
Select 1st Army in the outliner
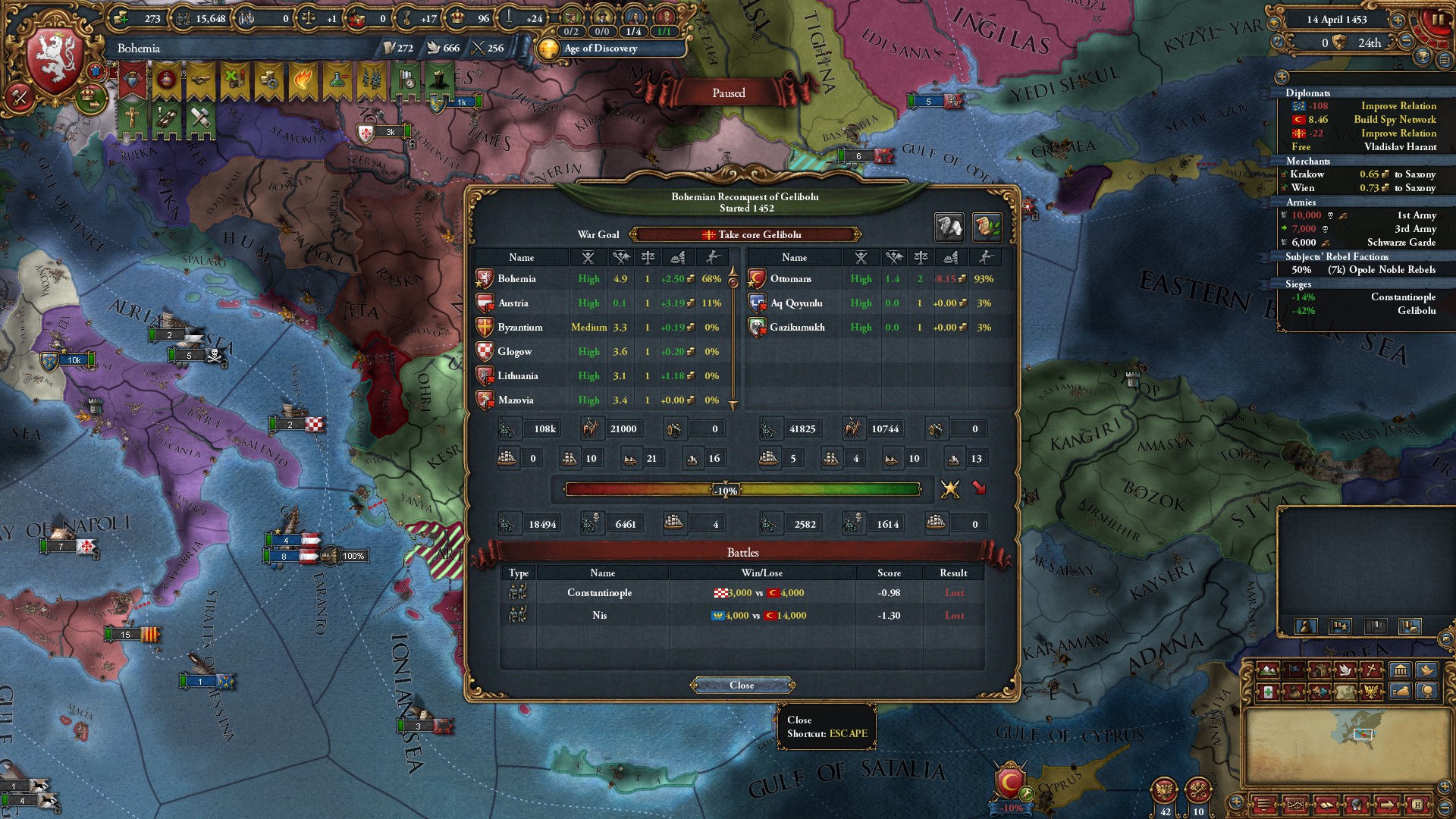[1416, 215]
